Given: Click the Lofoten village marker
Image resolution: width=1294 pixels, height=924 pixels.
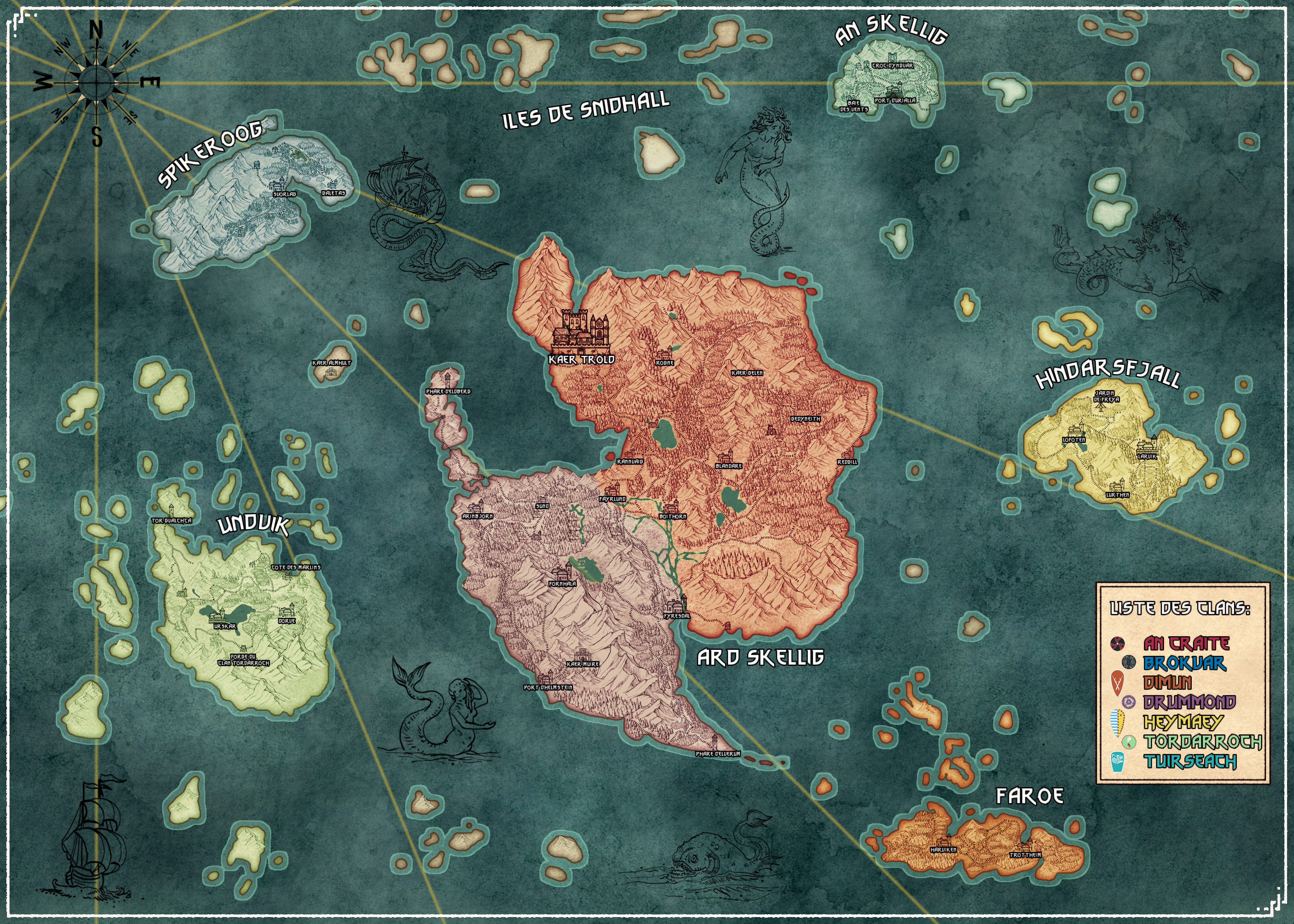Looking at the screenshot, I should [x=1075, y=430].
